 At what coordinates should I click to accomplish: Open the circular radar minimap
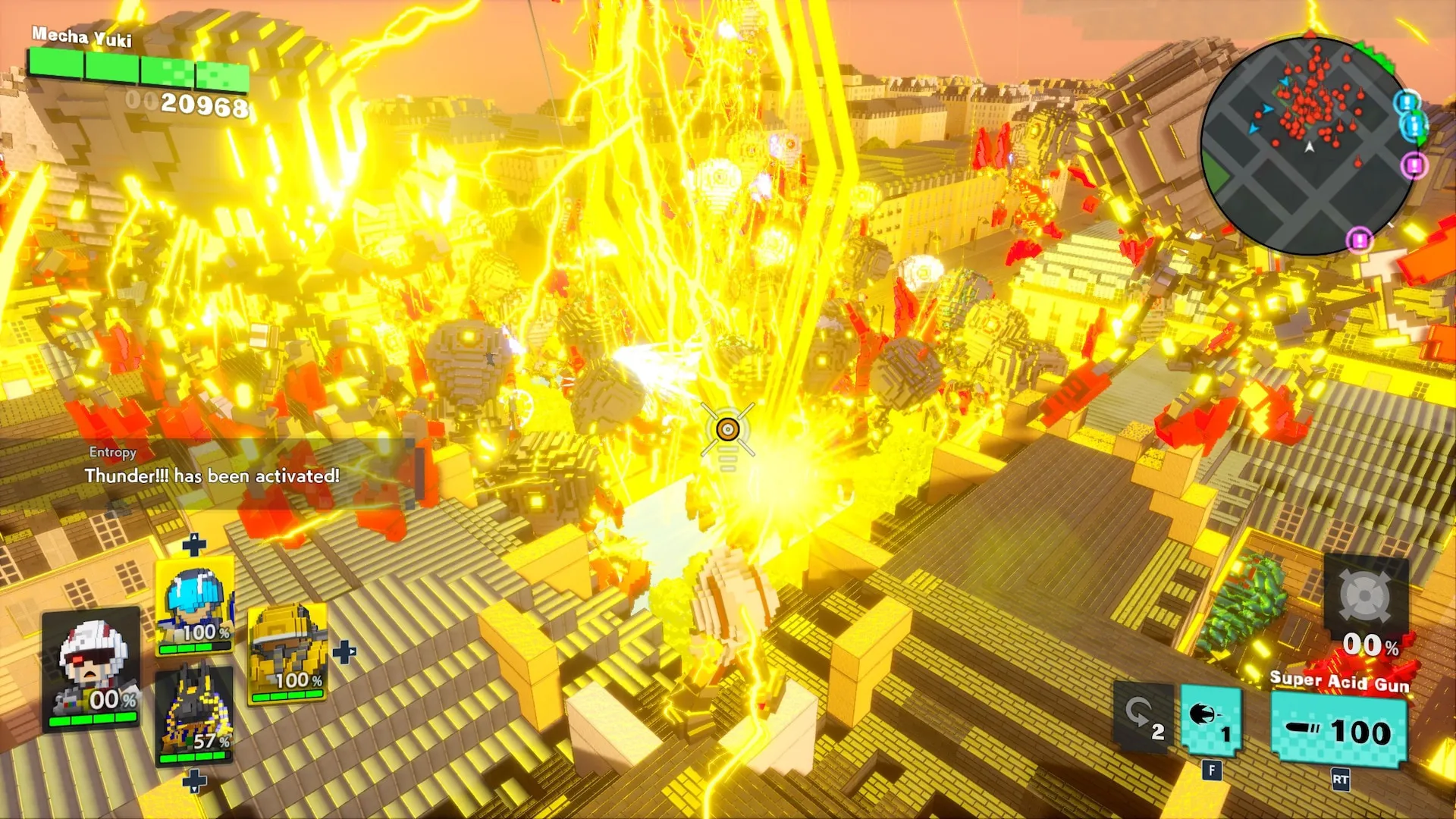click(x=1307, y=146)
